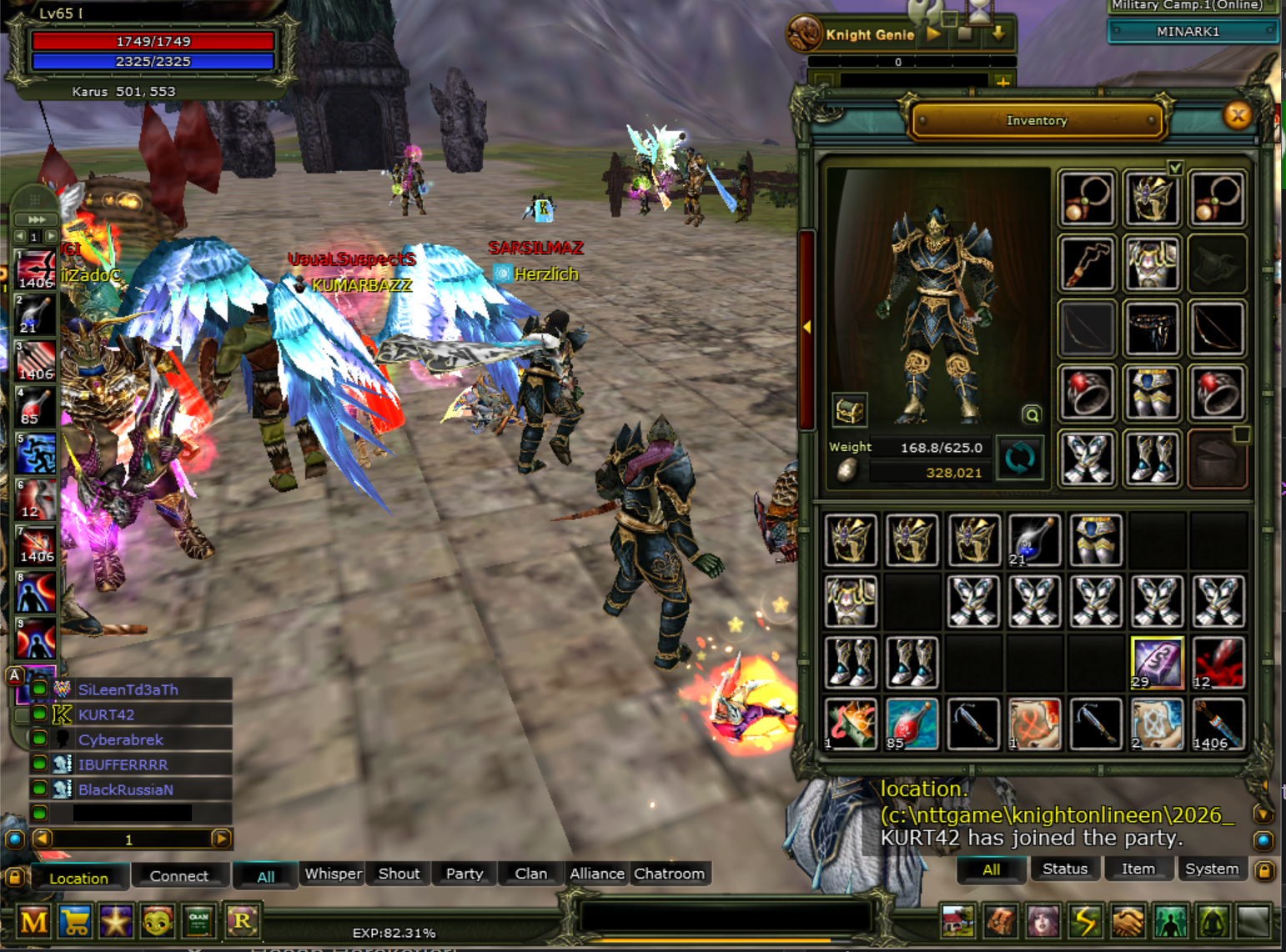Collapse the Inventory panel with the yellow left arrow
1286x952 pixels.
click(x=806, y=327)
